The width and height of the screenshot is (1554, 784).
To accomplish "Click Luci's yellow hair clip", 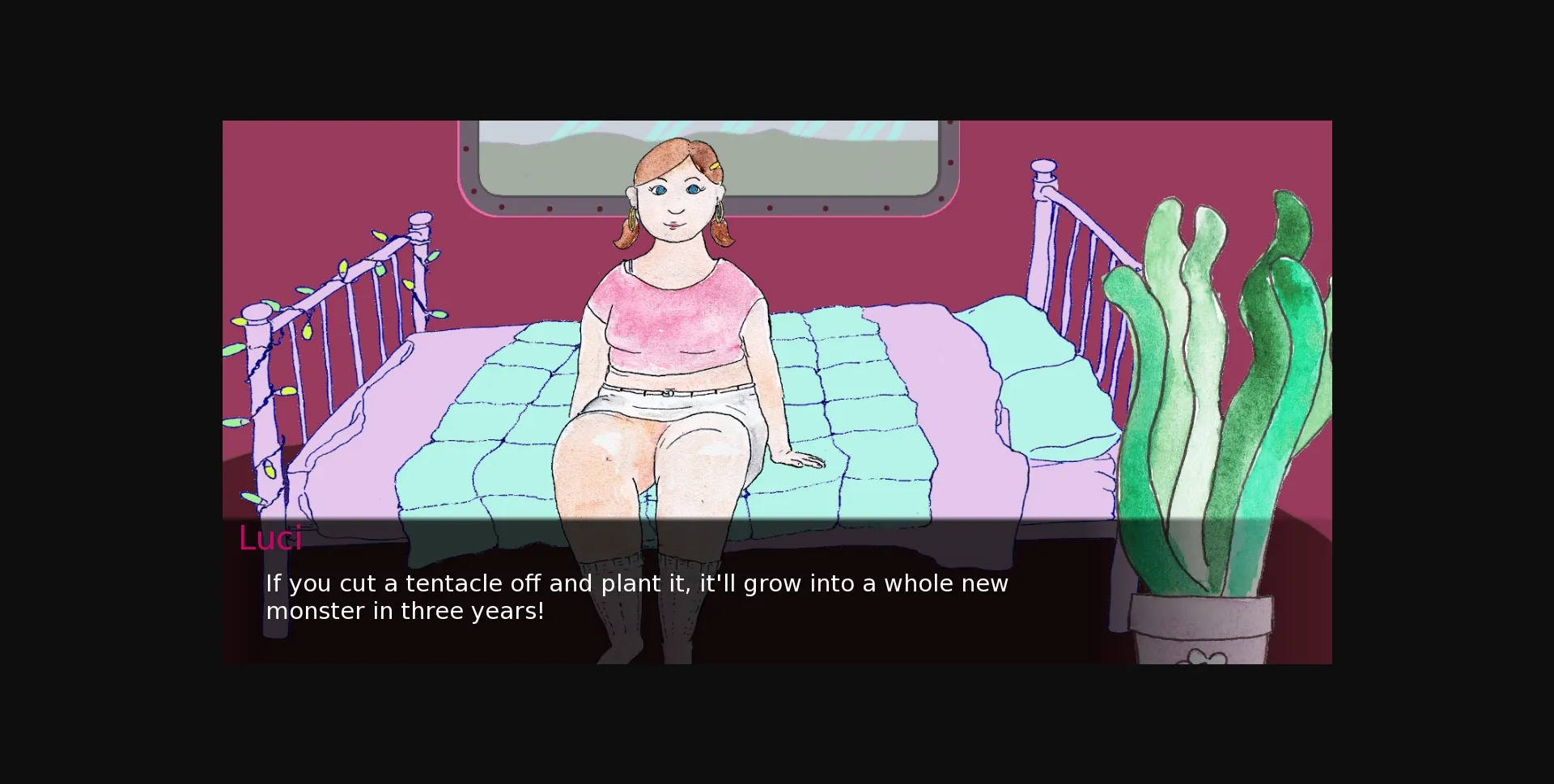I will click(713, 166).
